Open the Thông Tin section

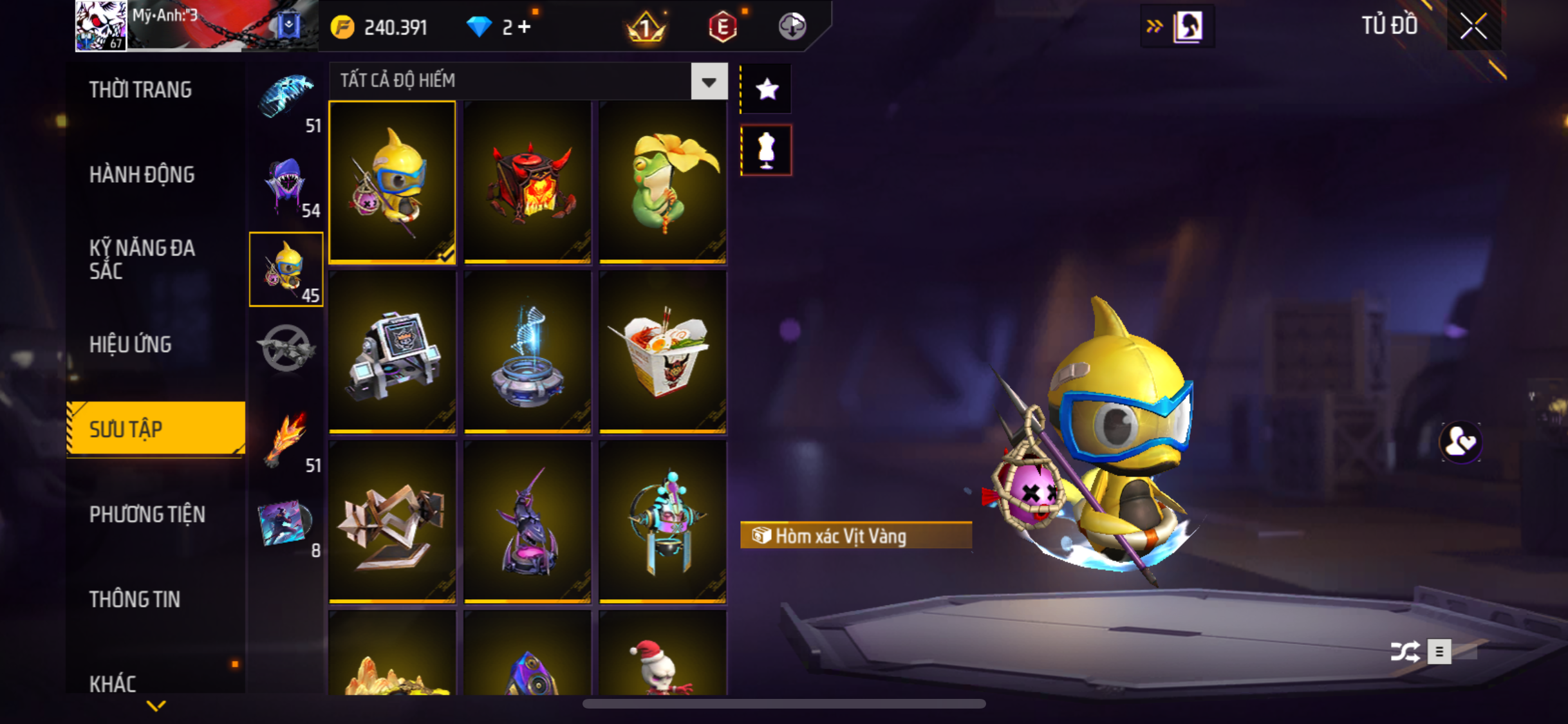point(134,599)
